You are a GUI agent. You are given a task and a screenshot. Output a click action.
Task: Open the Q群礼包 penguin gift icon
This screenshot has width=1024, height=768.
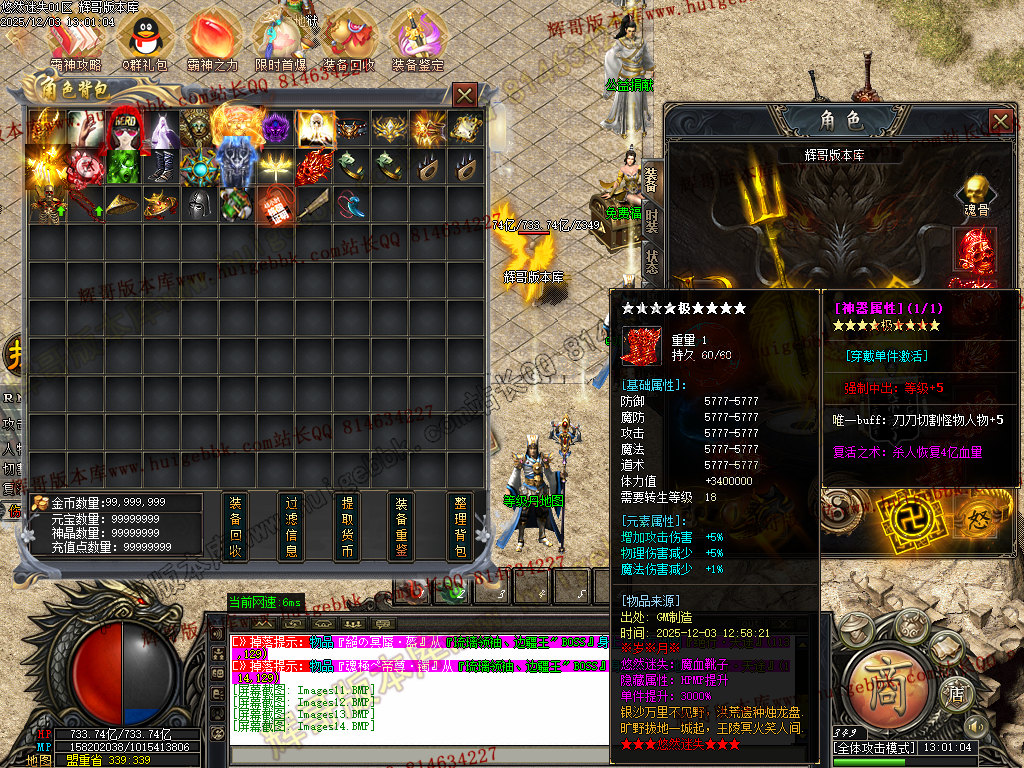tap(144, 38)
